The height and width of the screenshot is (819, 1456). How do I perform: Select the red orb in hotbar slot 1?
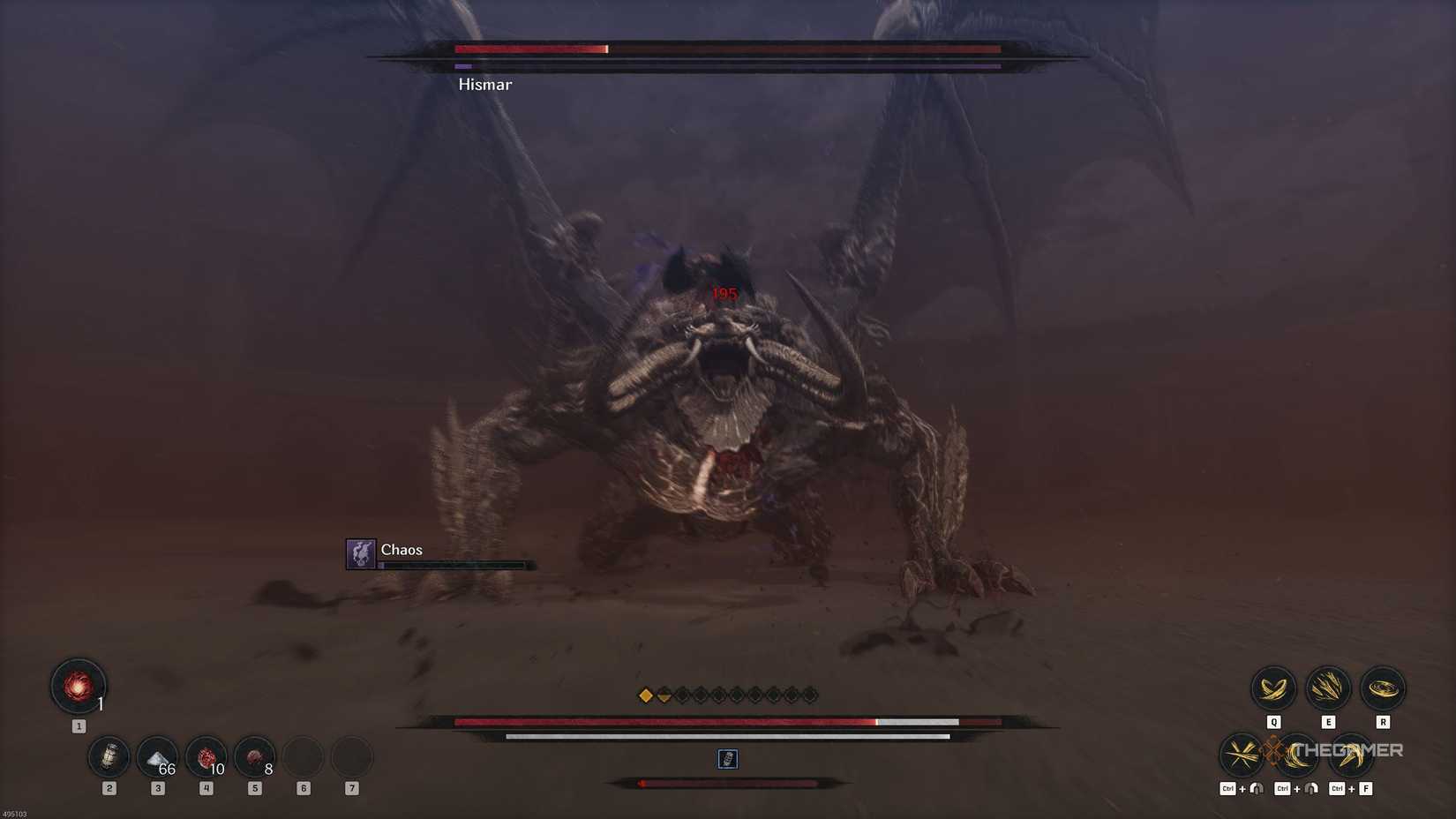(78, 688)
